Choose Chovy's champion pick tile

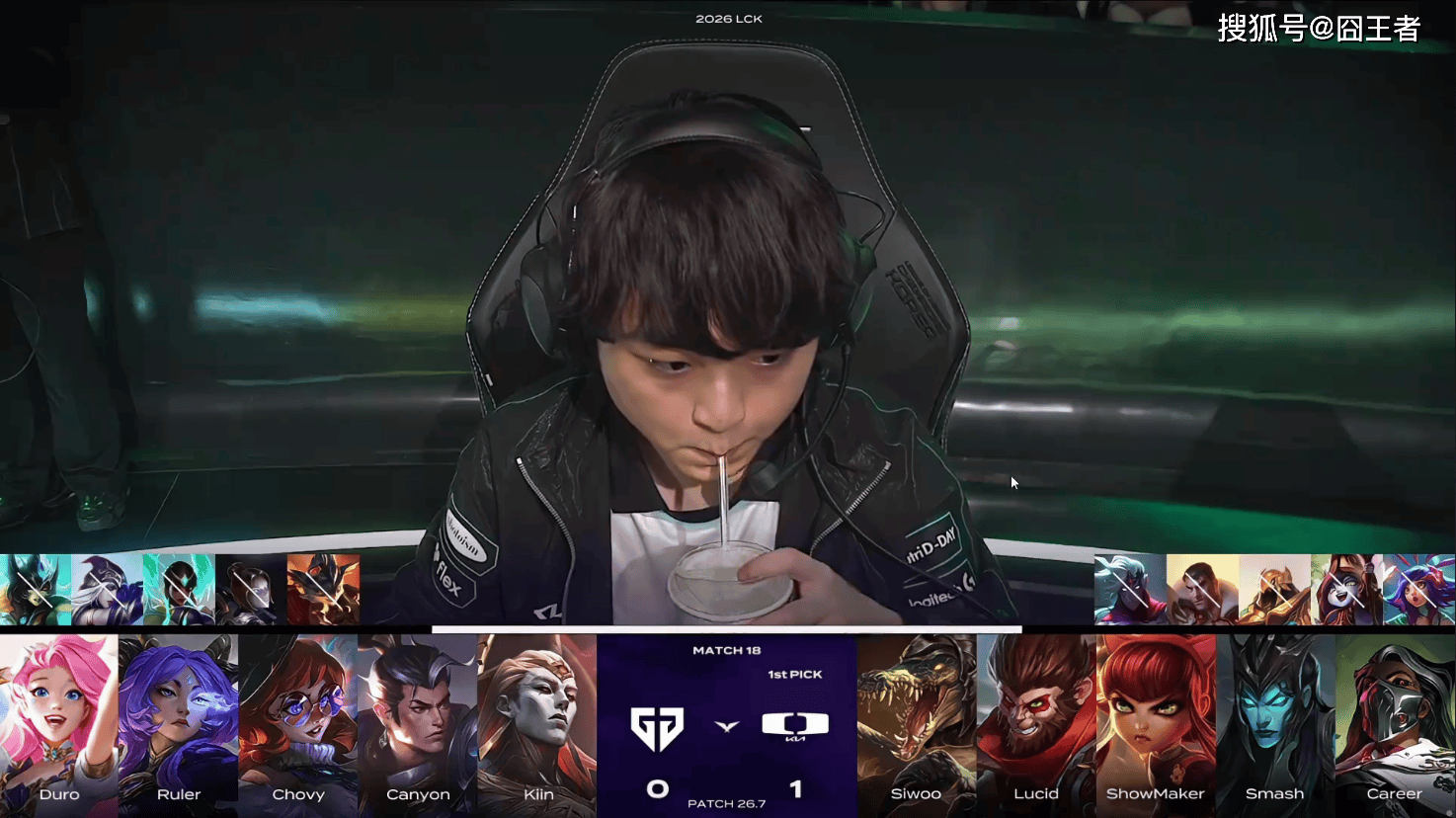coord(298,723)
